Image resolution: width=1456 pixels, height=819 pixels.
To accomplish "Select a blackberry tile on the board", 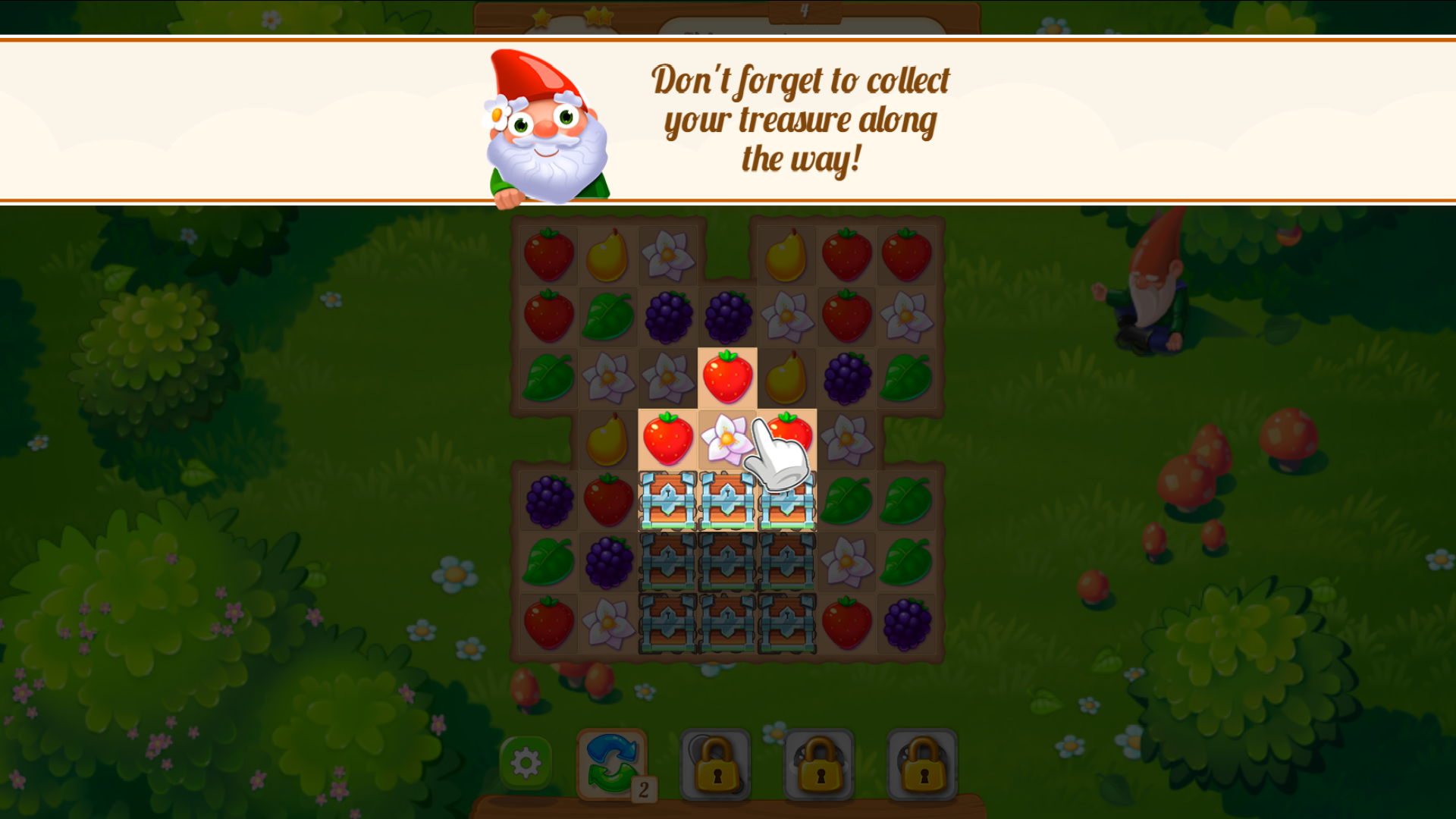I will pos(667,314).
